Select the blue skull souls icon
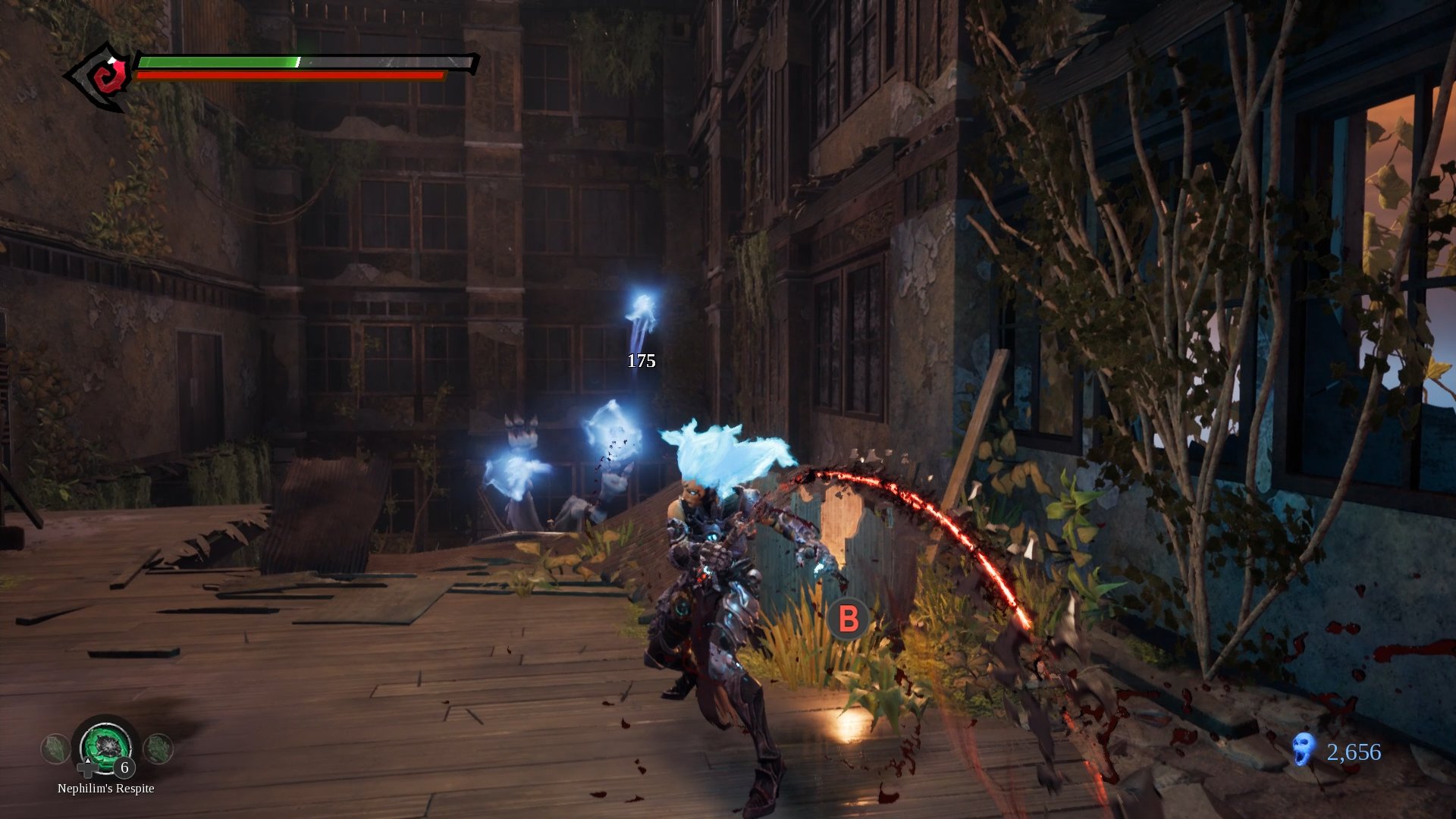This screenshot has height=819, width=1456. tap(1303, 749)
